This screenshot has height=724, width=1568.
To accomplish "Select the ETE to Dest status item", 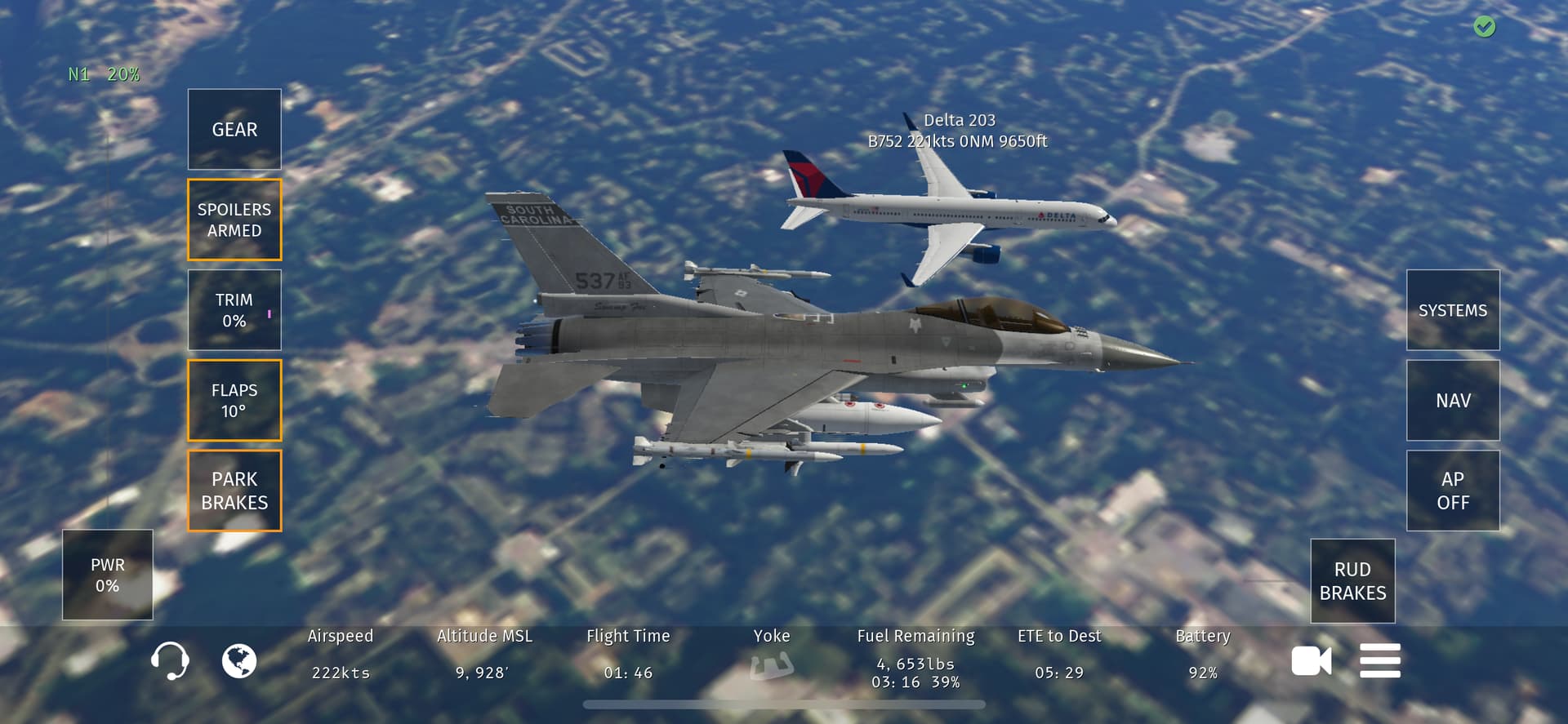I will (x=1059, y=655).
